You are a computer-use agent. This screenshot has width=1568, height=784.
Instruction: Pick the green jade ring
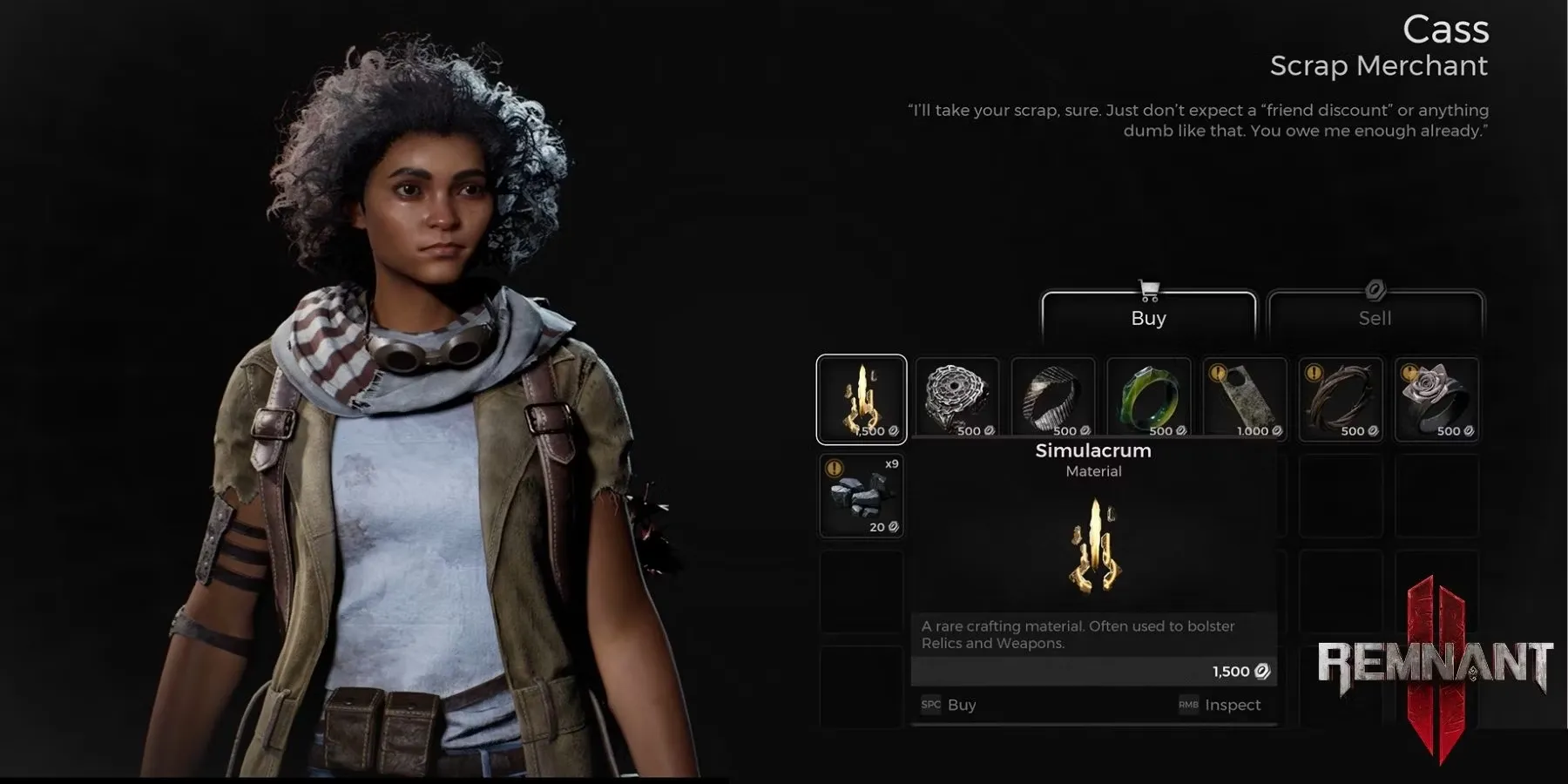click(x=1149, y=399)
